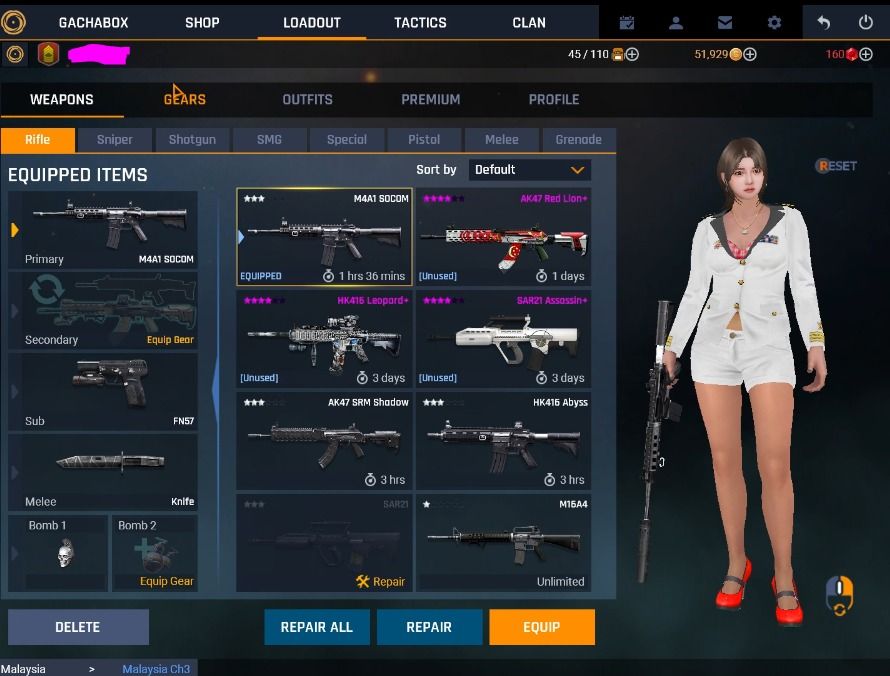Show the Premium tab
Image resolution: width=890 pixels, height=676 pixels.
430,99
